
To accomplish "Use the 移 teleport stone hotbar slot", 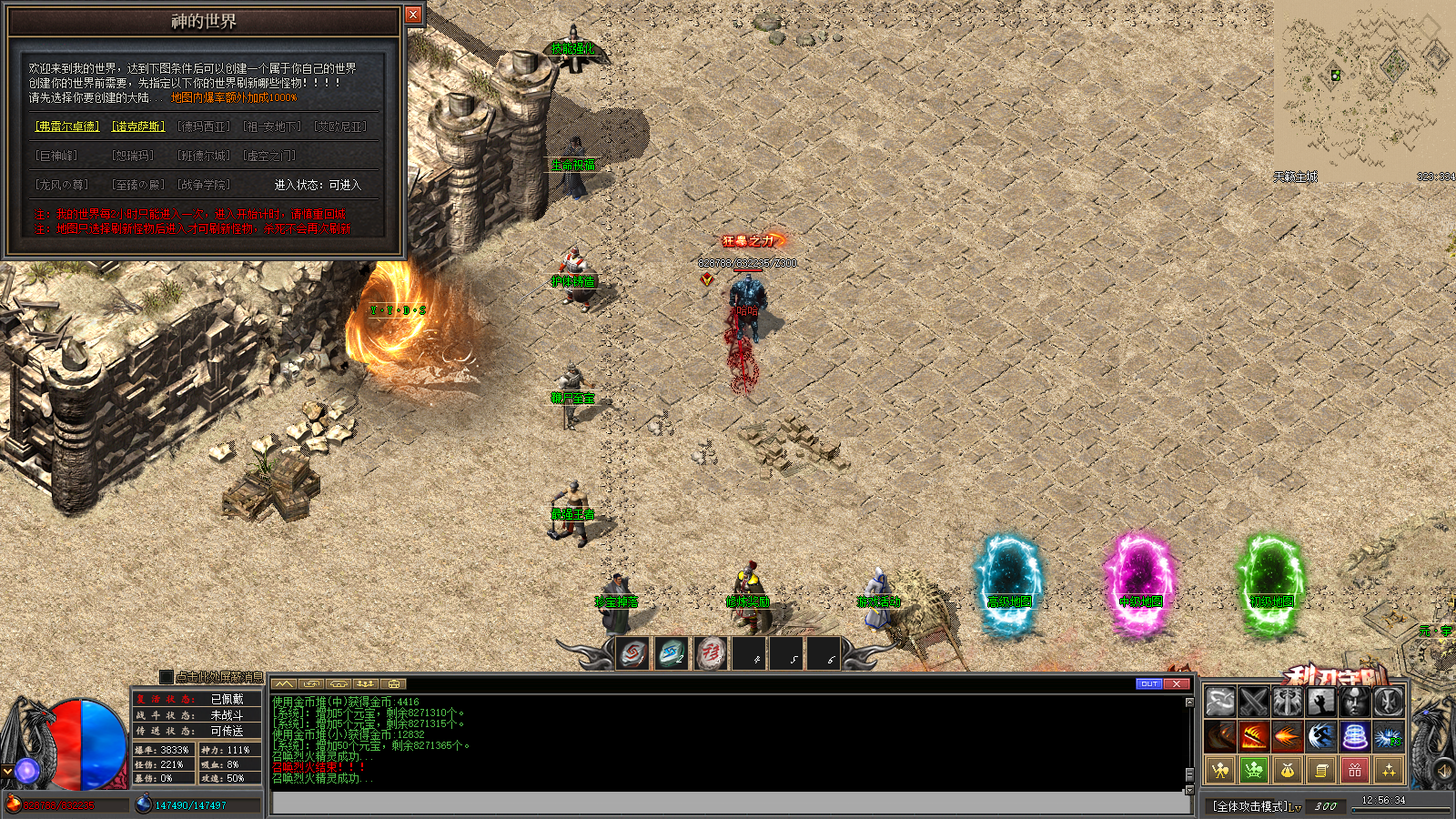I will click(711, 653).
